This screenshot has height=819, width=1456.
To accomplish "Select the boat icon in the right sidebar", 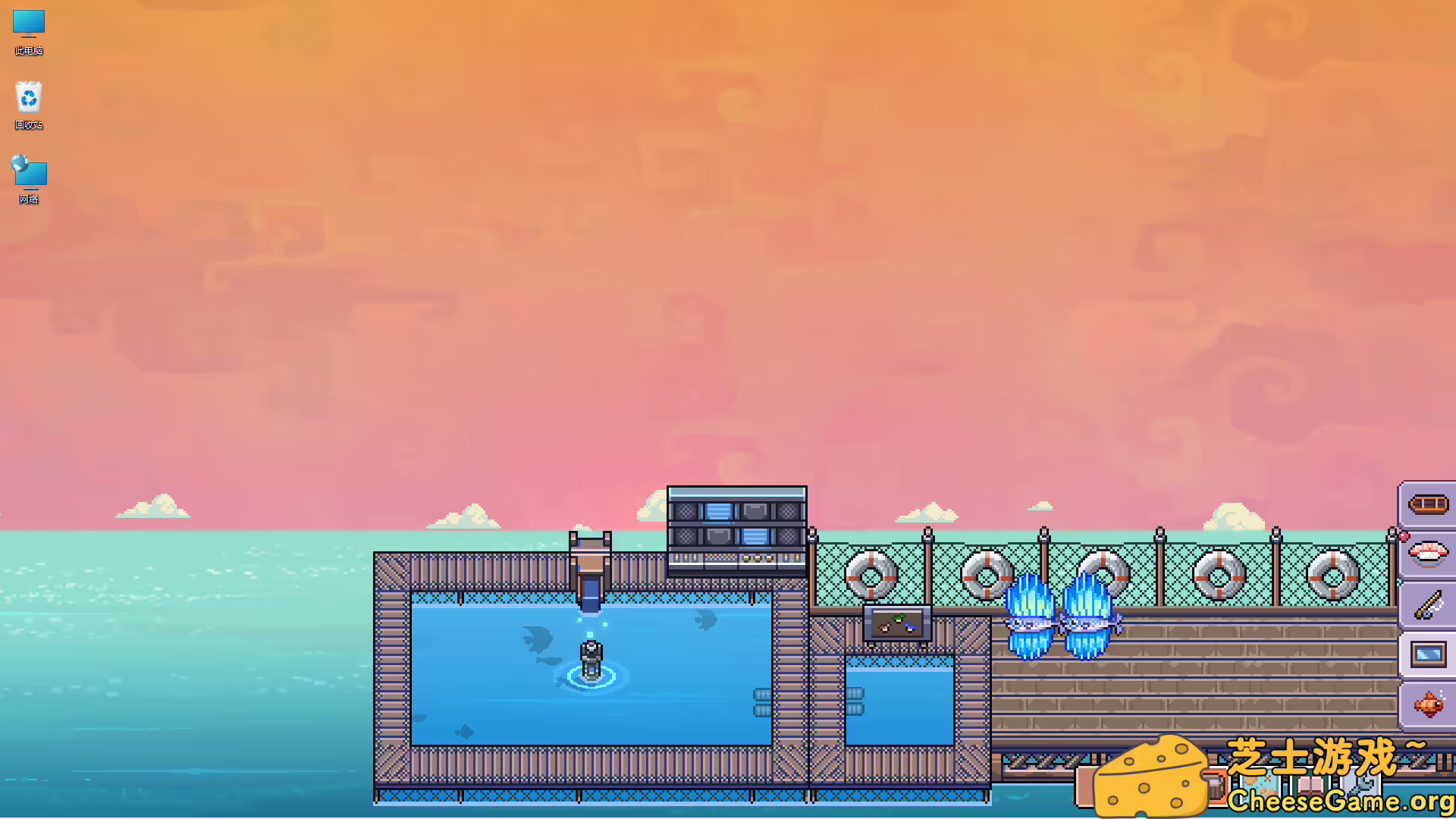I will 1429,504.
